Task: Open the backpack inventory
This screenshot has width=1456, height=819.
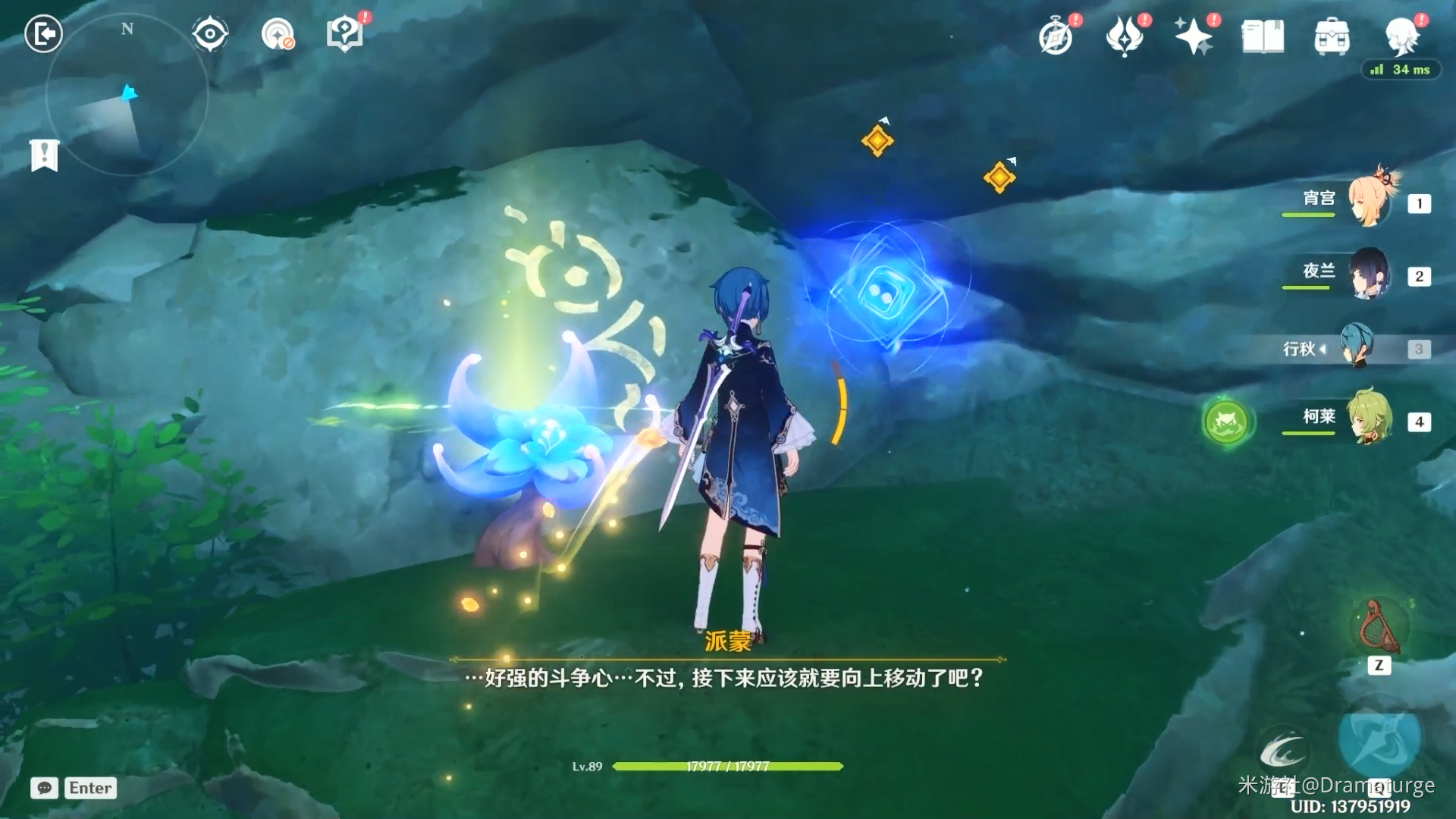Action: coord(1332,36)
